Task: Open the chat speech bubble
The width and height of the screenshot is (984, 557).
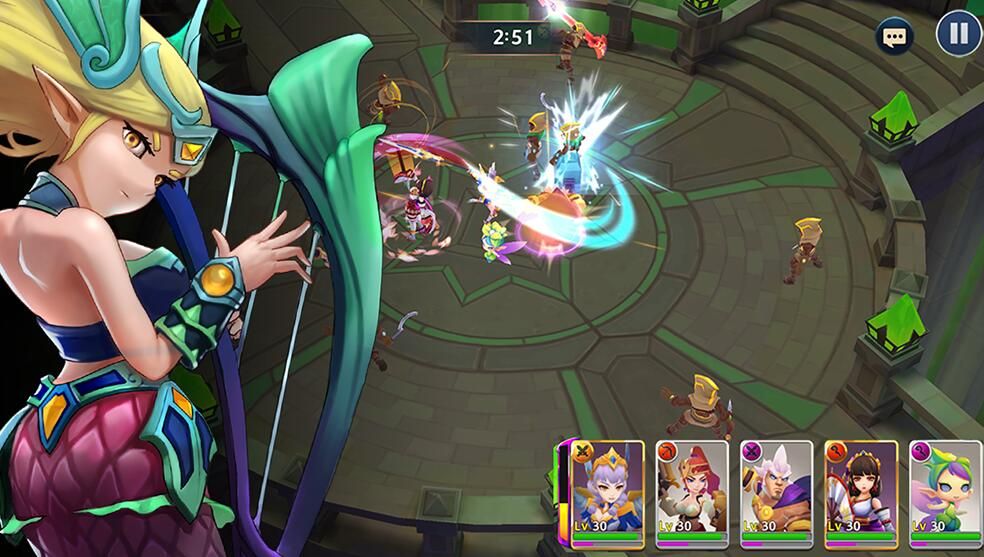Action: (894, 38)
